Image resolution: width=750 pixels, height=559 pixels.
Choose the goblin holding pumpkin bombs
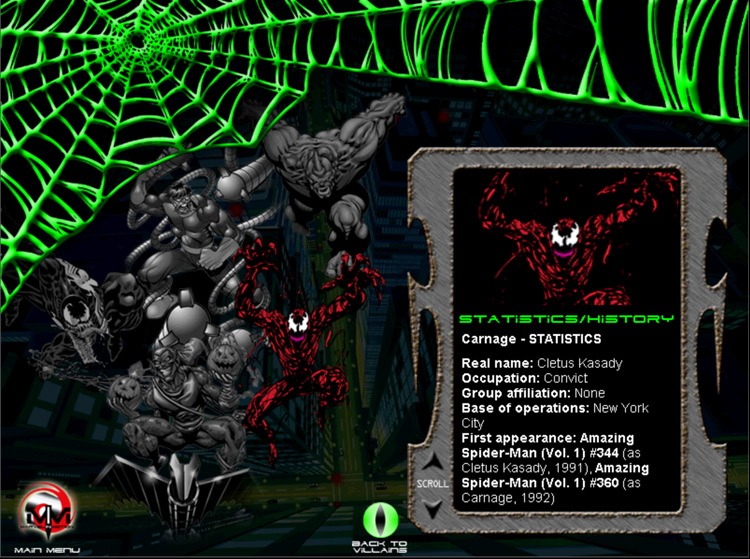coord(180,390)
